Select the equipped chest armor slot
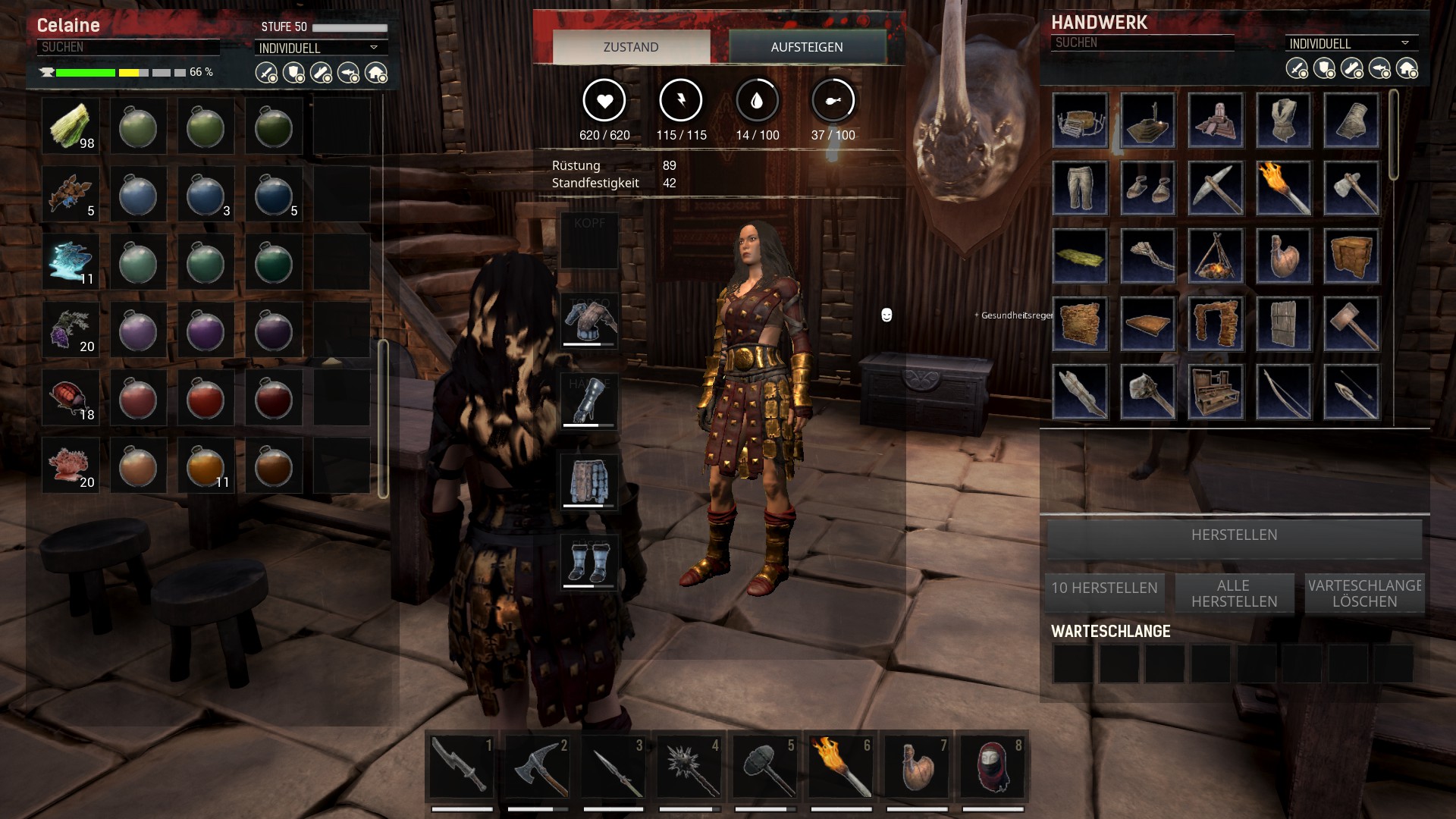 [589, 322]
